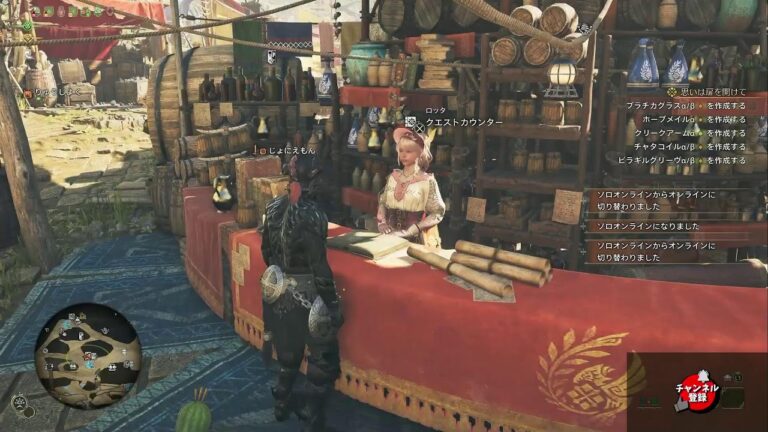Click the paw icon below the minimap
This screenshot has height=432, width=768.
[x=20, y=402]
